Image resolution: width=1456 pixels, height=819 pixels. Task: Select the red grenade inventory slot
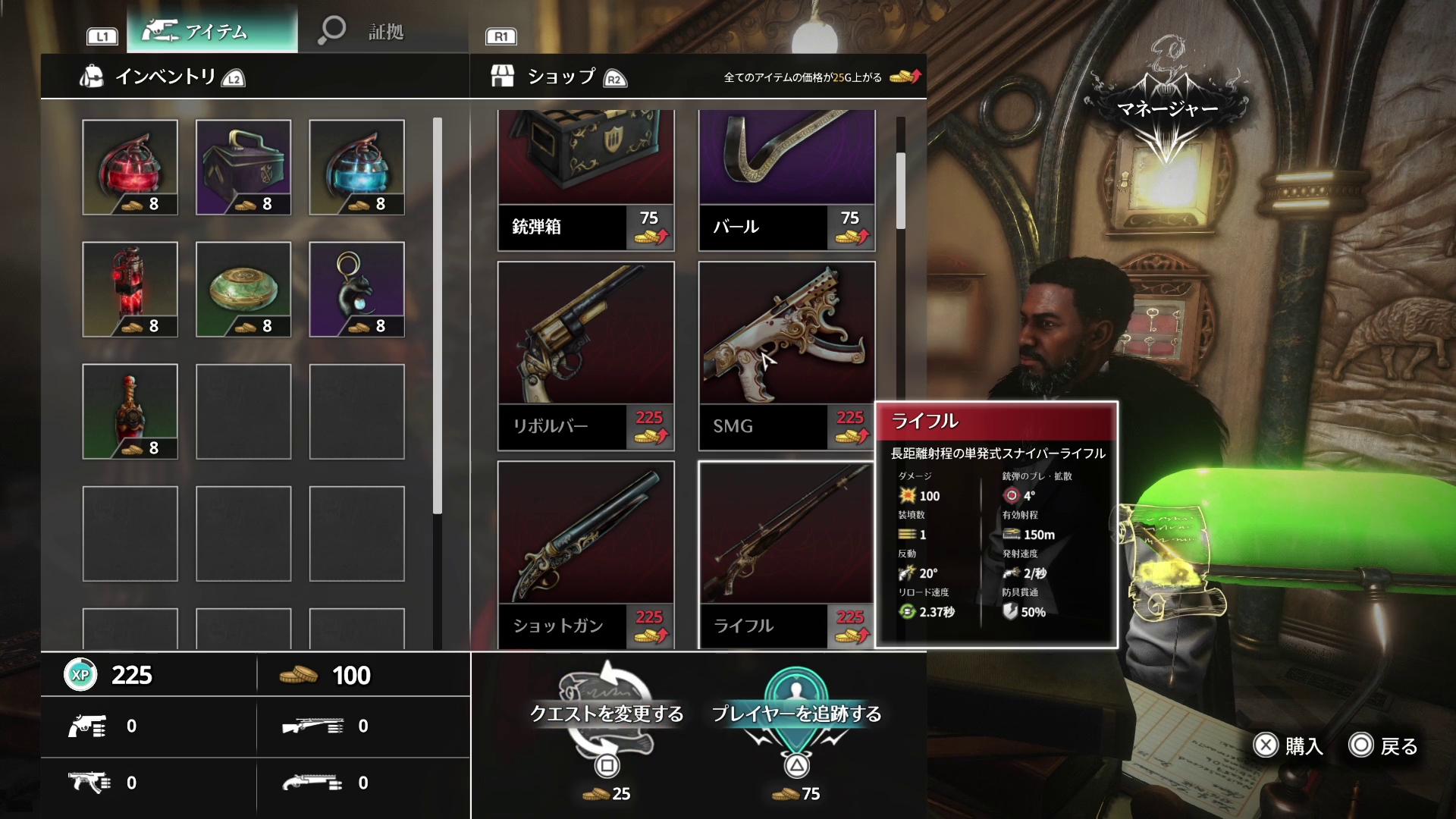tap(130, 167)
